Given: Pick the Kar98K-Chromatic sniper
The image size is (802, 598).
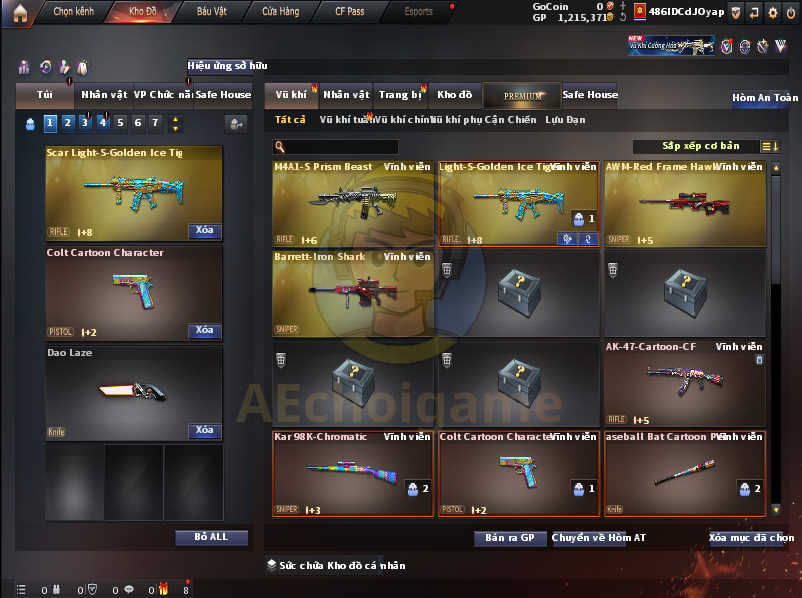Looking at the screenshot, I should pyautogui.click(x=352, y=473).
